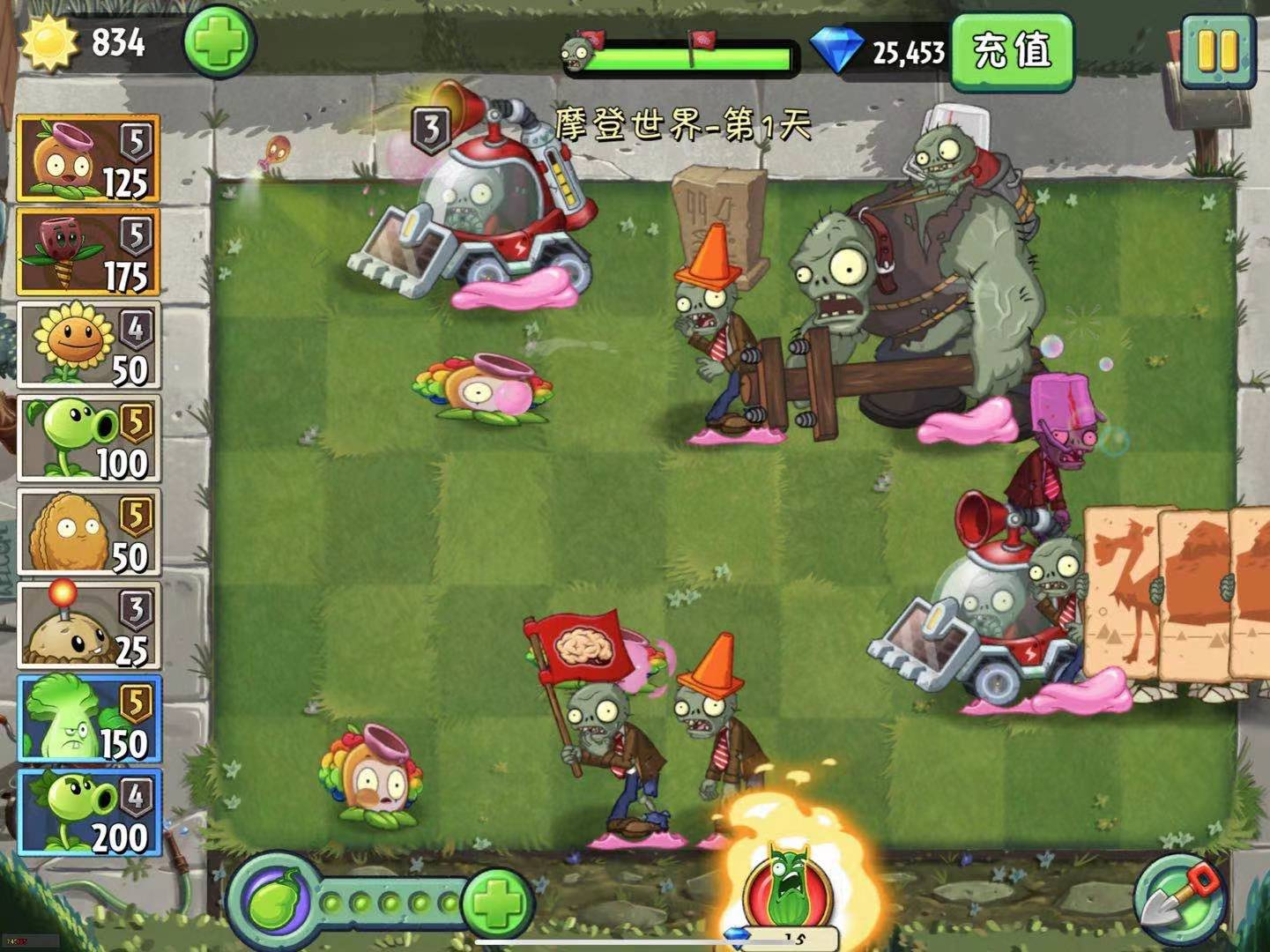Viewport: 1270px width, 952px height.
Task: Select the Bonk Choy seed packet
Action: [88, 719]
